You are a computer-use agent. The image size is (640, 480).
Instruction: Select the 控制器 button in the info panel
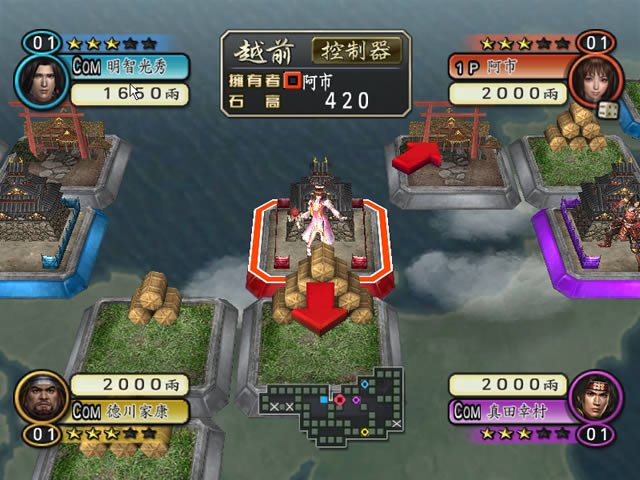click(357, 50)
